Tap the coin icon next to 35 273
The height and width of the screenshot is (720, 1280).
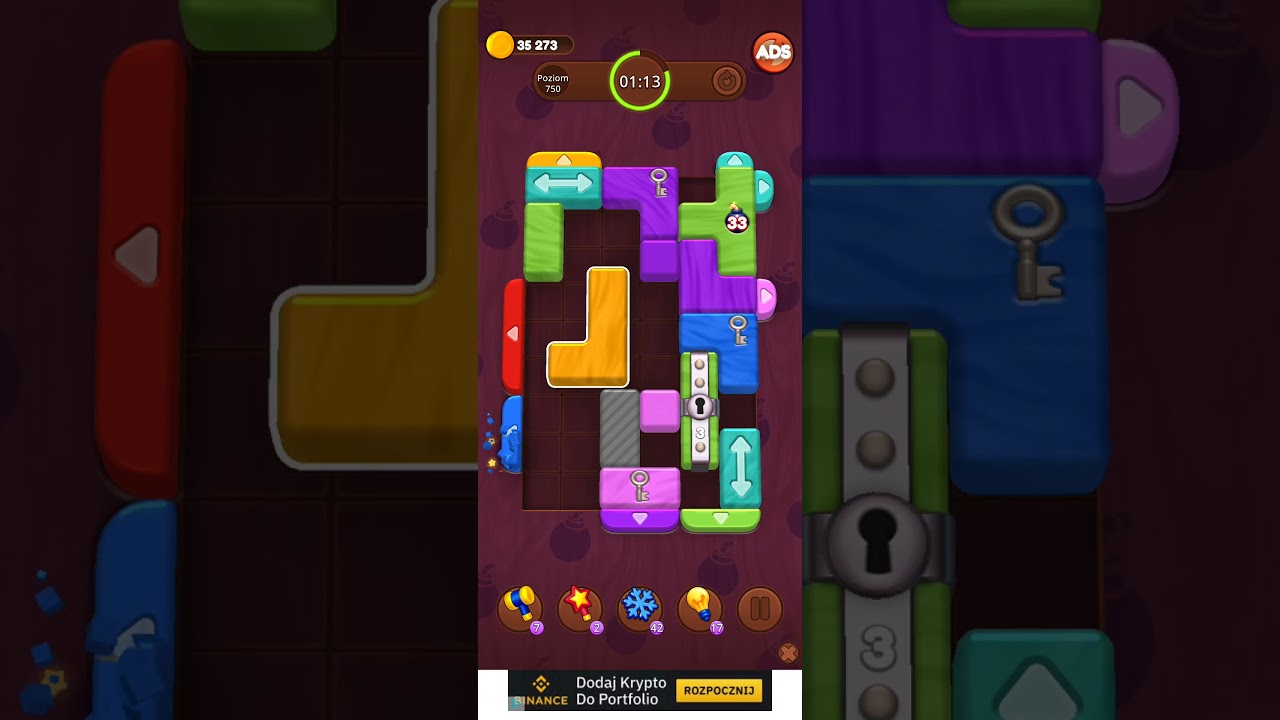tap(500, 45)
